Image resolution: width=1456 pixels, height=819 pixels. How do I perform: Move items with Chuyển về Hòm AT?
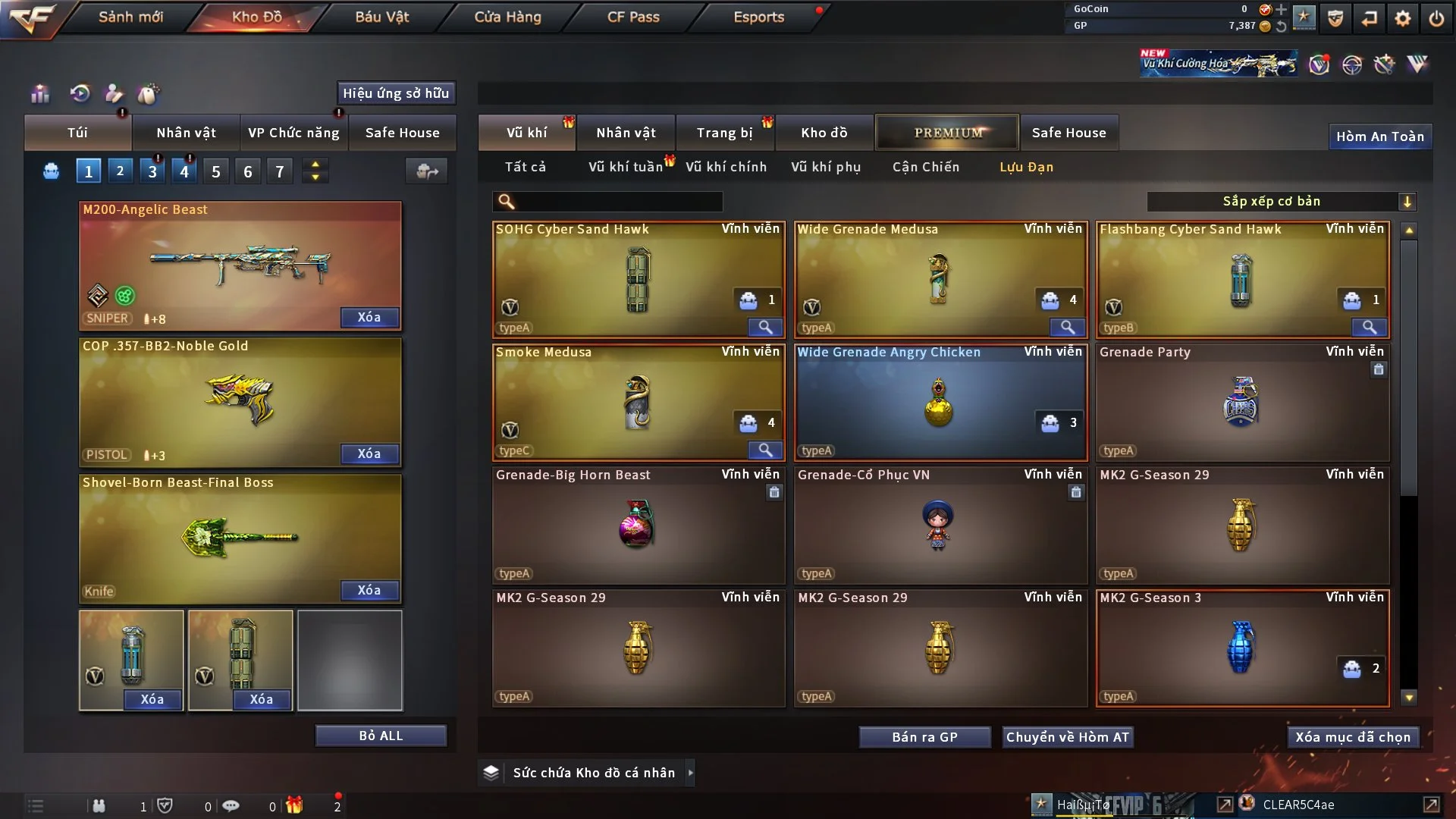click(x=1067, y=737)
